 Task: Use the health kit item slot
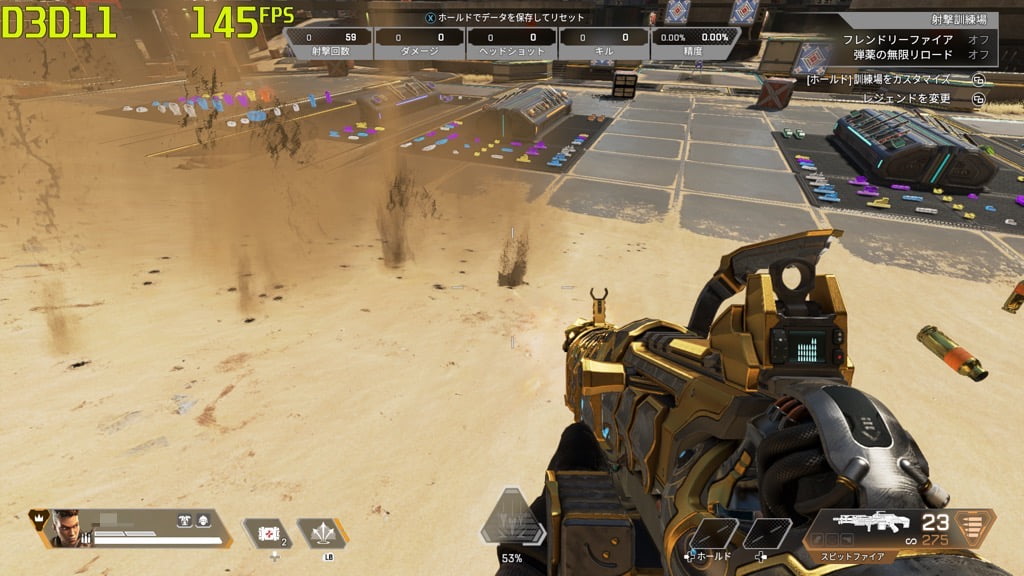tap(268, 533)
